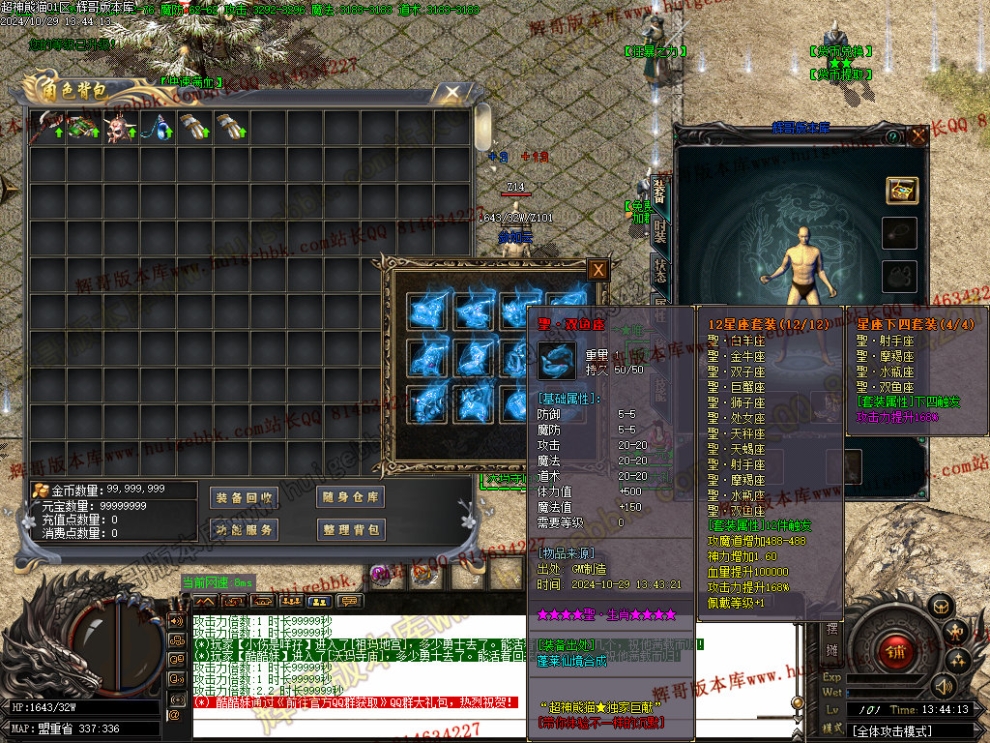Click the 装备回收 equipment recycle button

[244, 498]
